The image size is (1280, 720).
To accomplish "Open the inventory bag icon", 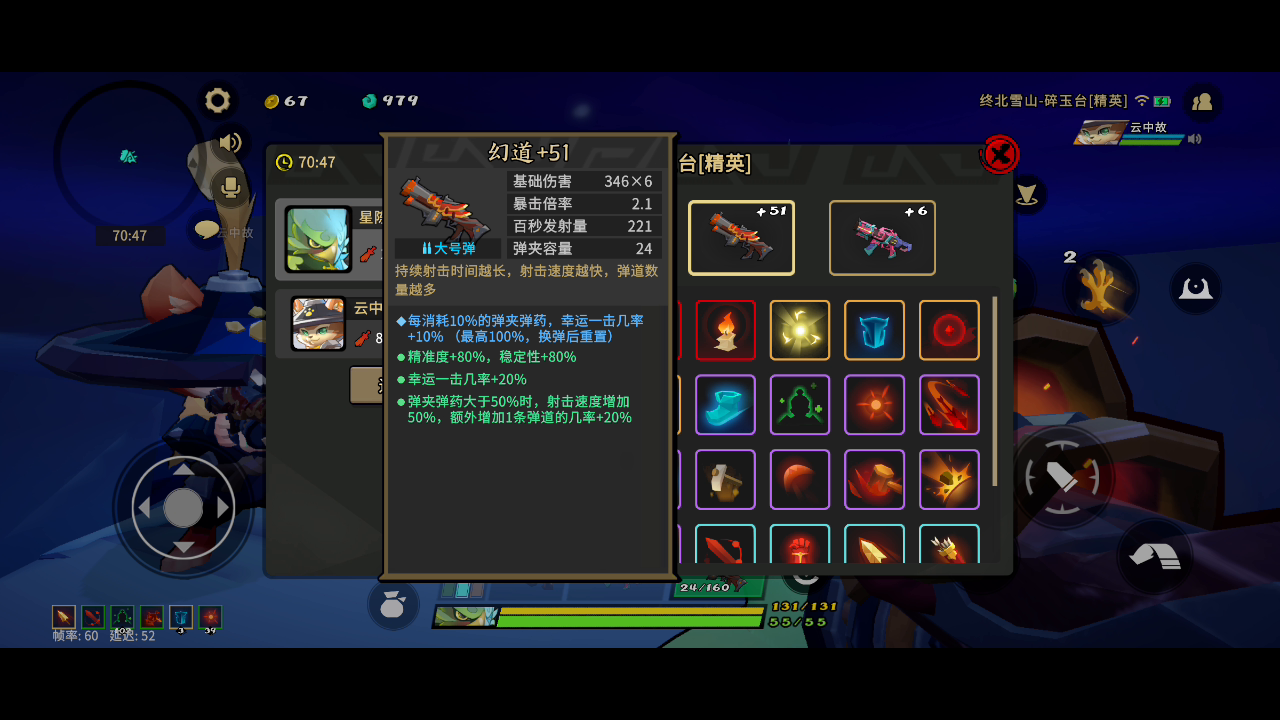I will pyautogui.click(x=393, y=603).
